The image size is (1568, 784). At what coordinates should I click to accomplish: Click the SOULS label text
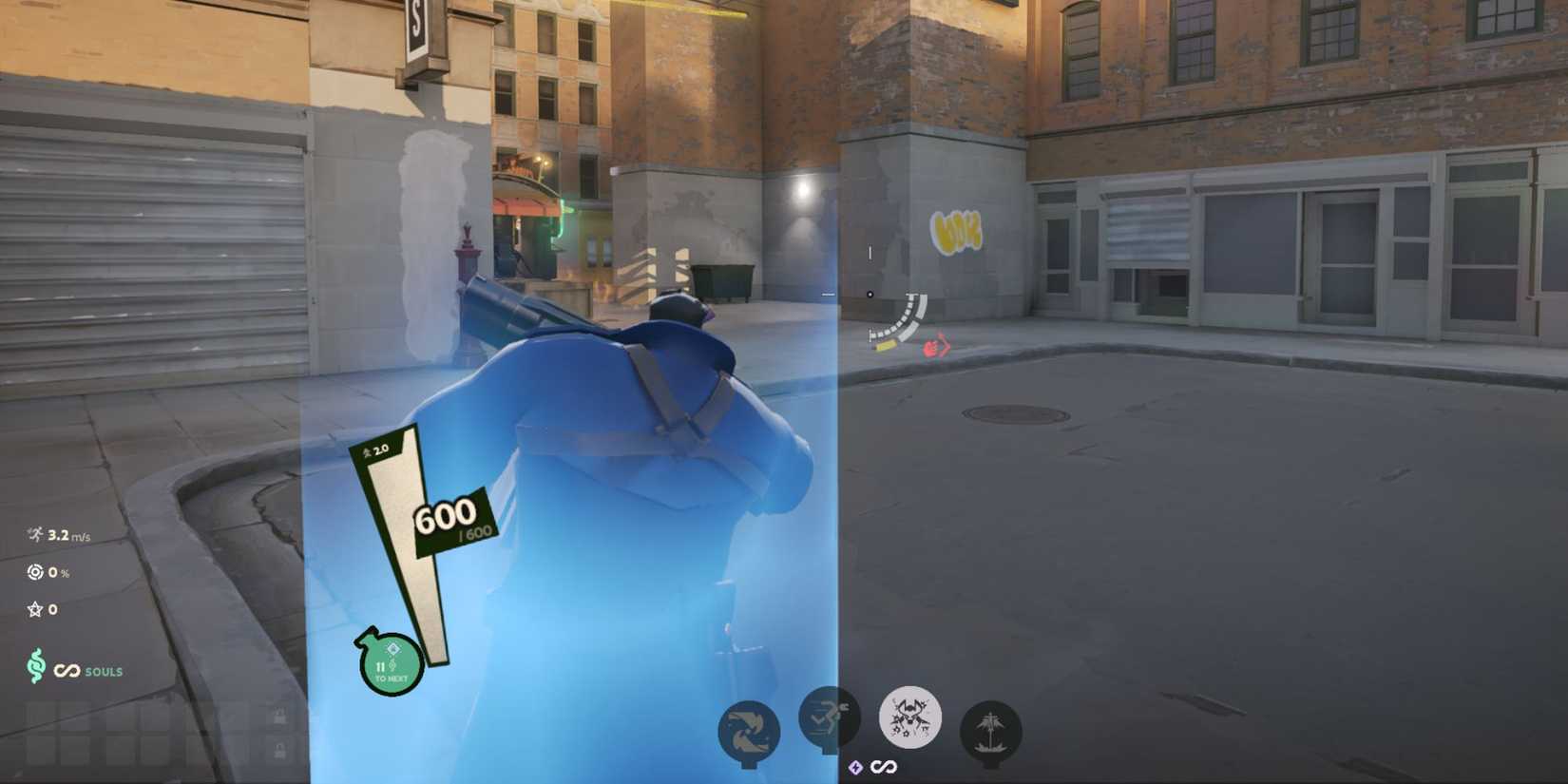[x=103, y=671]
